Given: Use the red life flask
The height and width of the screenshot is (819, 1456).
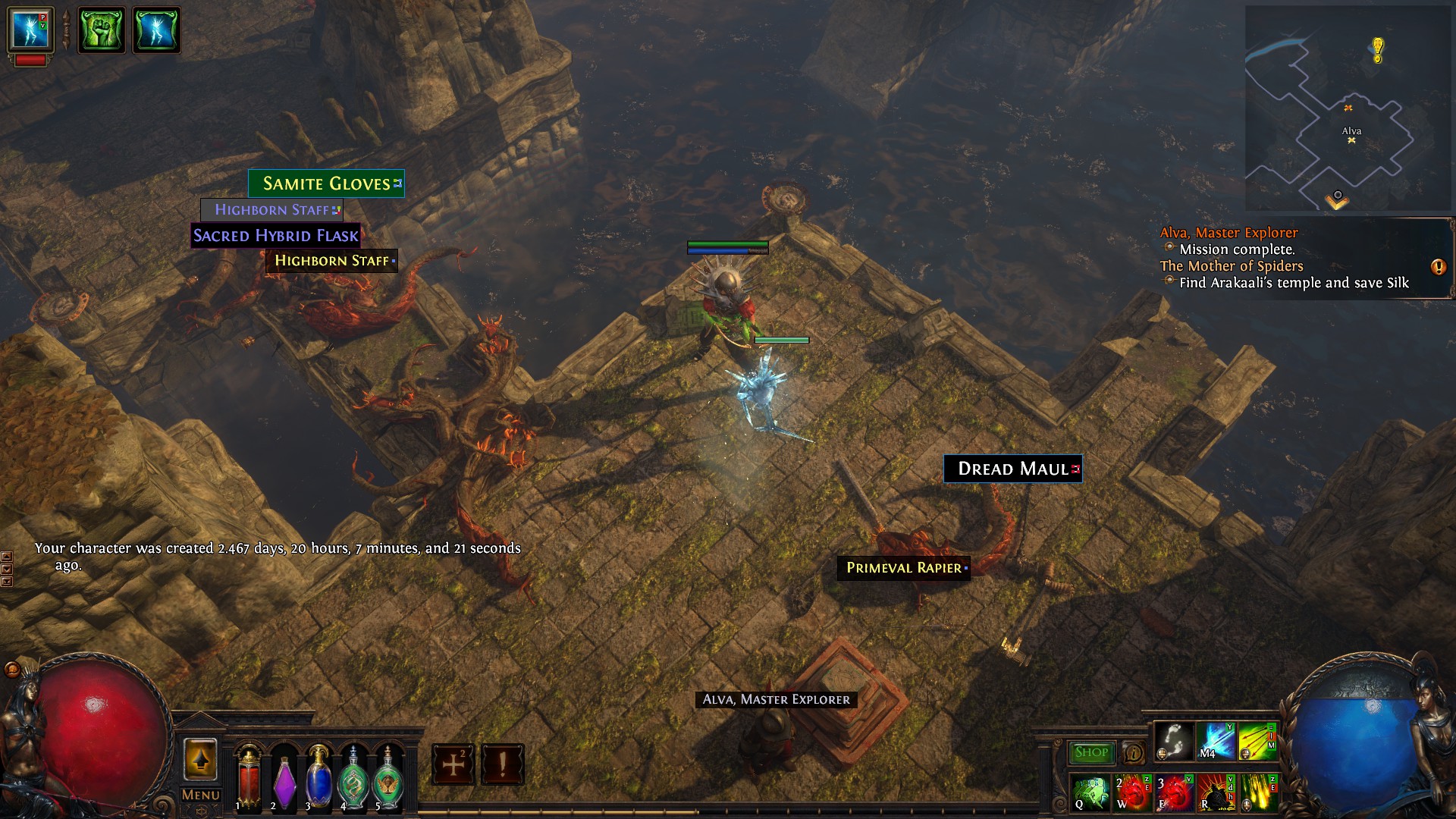Looking at the screenshot, I should tap(249, 777).
